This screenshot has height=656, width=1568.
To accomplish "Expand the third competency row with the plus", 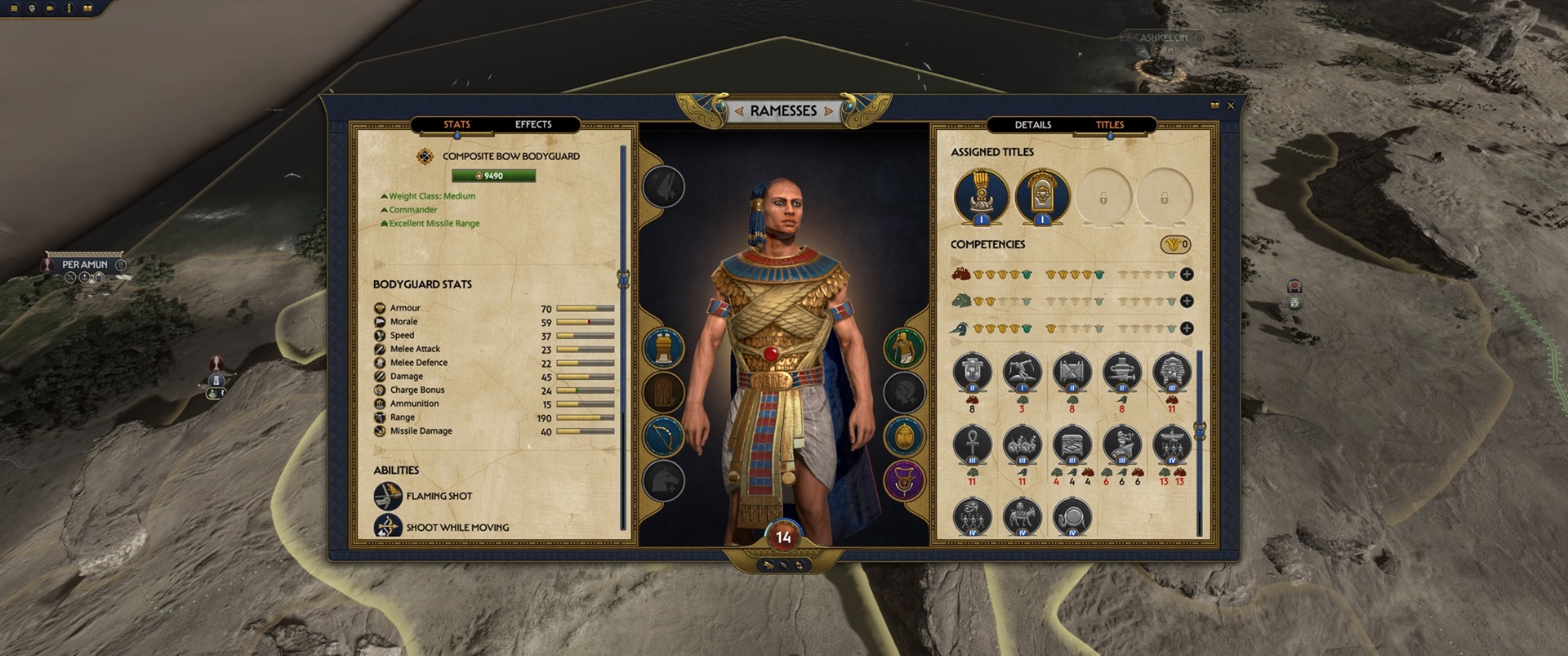I will coord(1188,329).
